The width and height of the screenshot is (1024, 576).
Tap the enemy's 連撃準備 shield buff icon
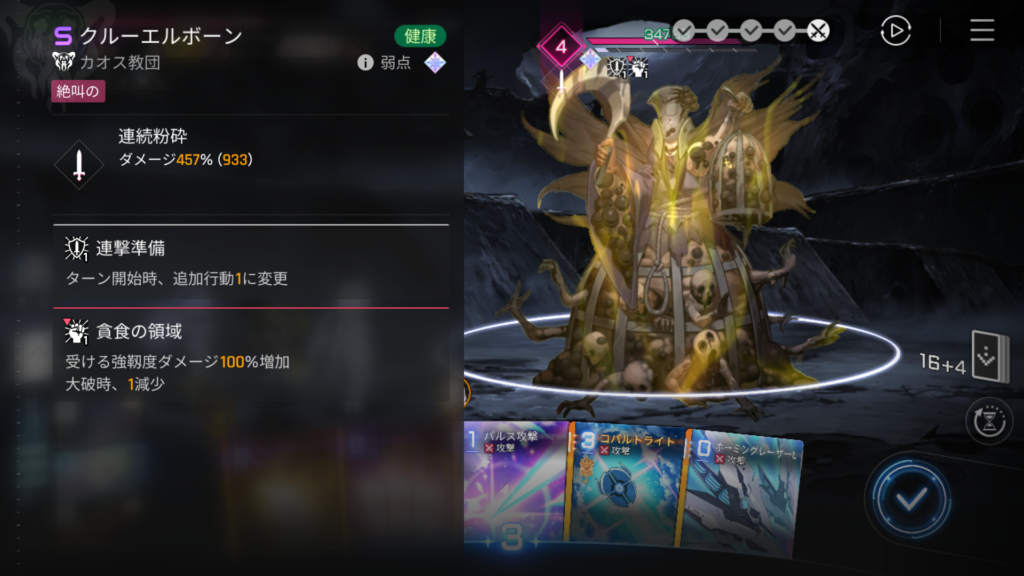tap(617, 67)
